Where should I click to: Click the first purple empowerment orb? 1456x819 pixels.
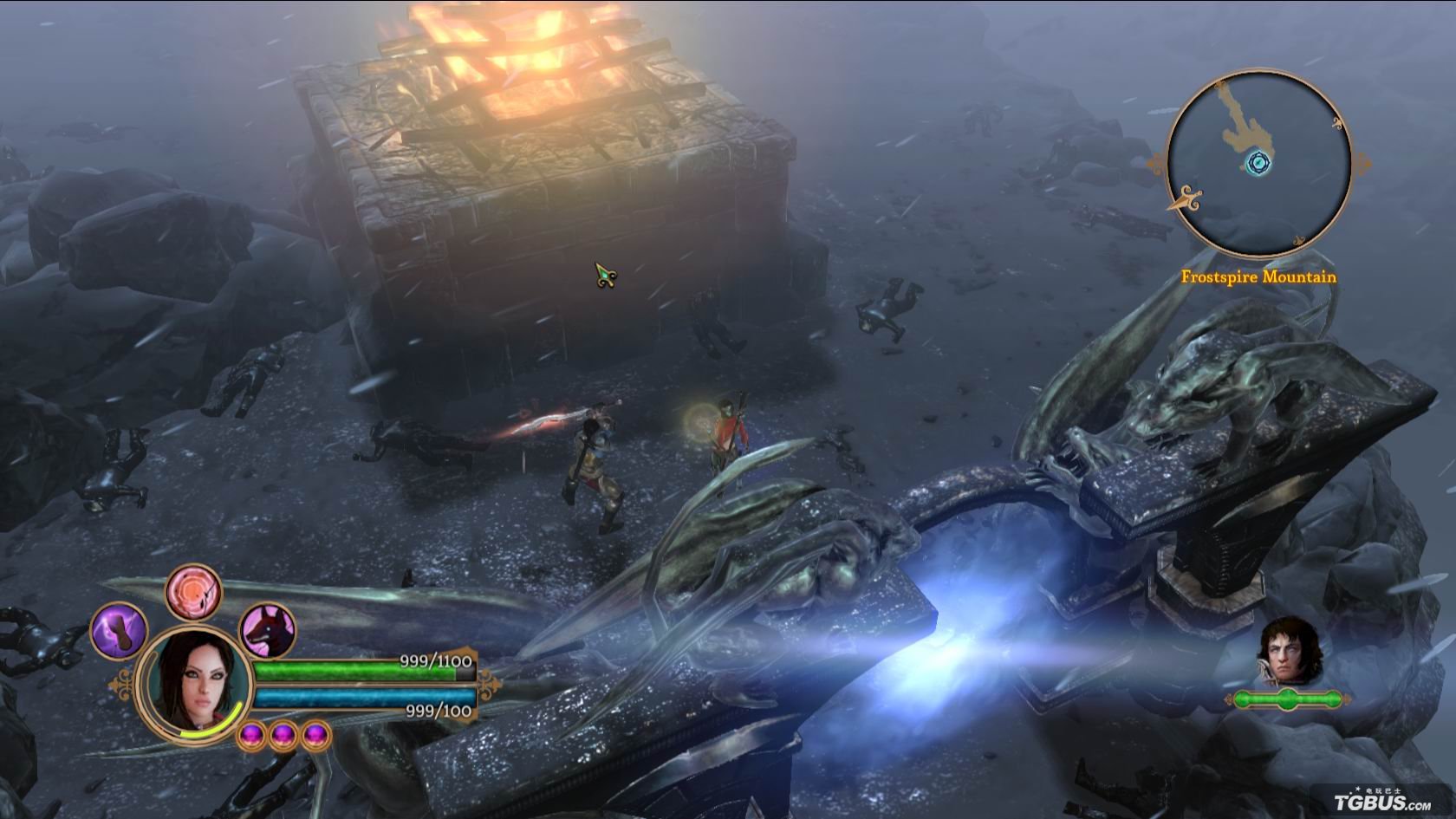(251, 736)
